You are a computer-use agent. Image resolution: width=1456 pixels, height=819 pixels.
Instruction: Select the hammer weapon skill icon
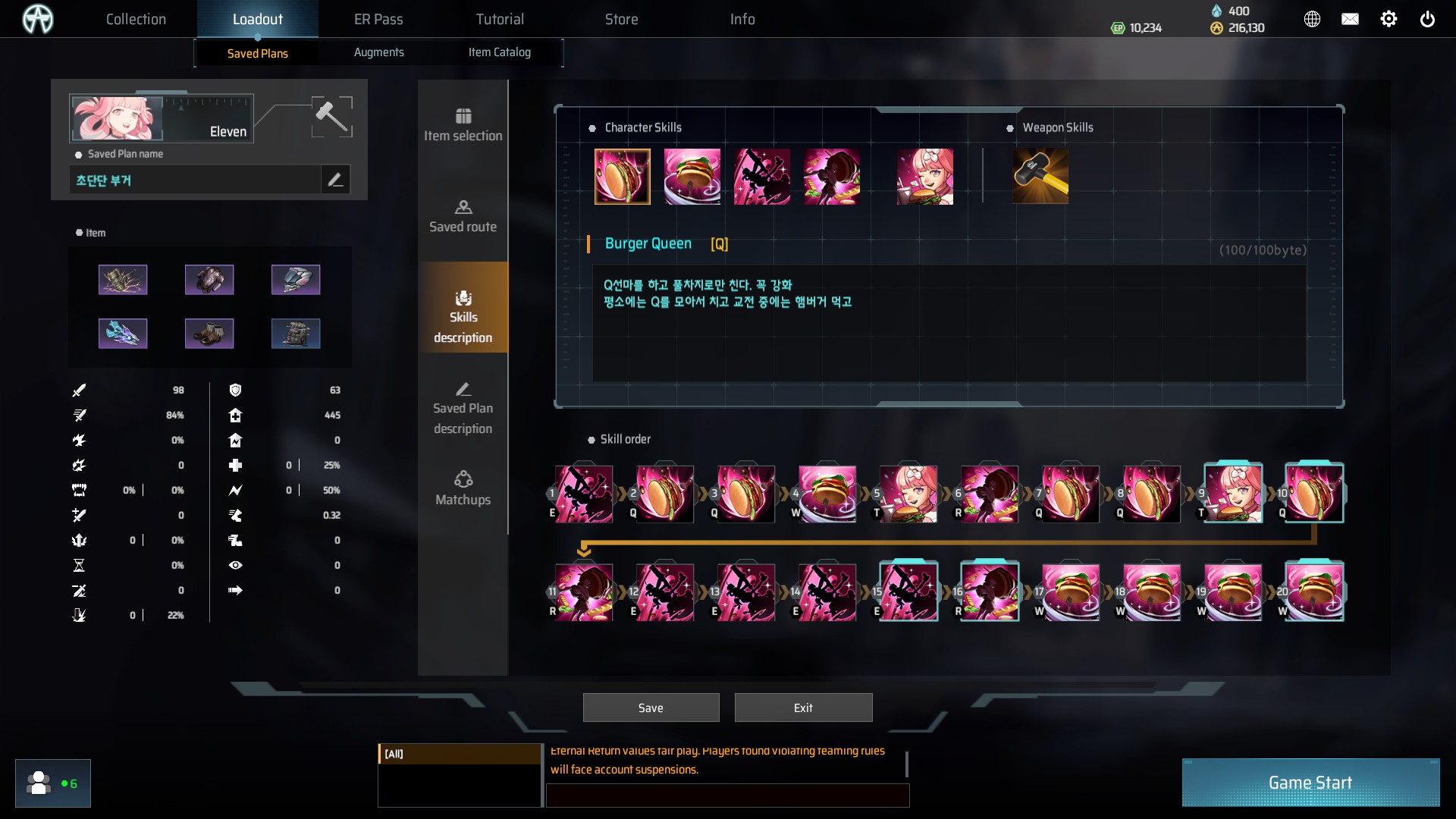pos(1040,176)
